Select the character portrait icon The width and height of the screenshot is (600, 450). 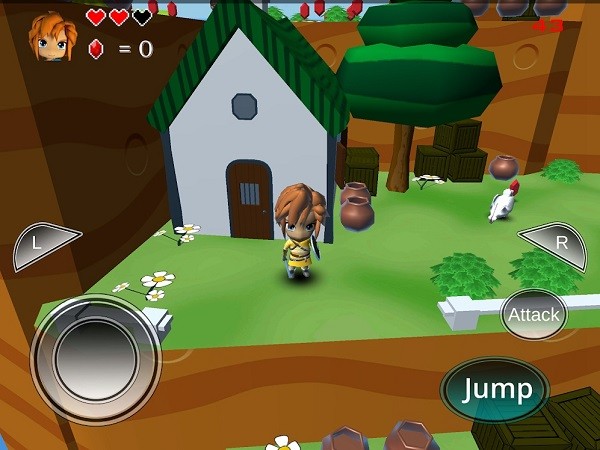(52, 37)
